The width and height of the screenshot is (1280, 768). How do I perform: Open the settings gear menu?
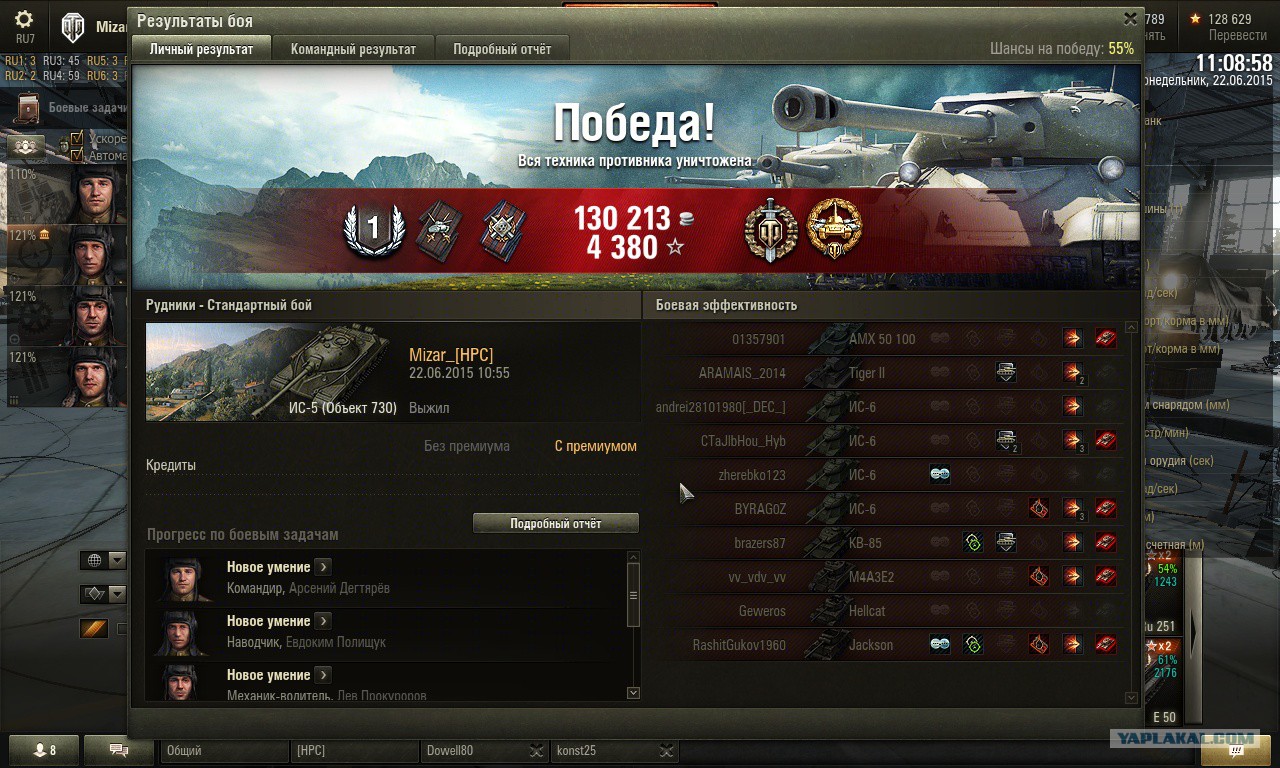[24, 20]
